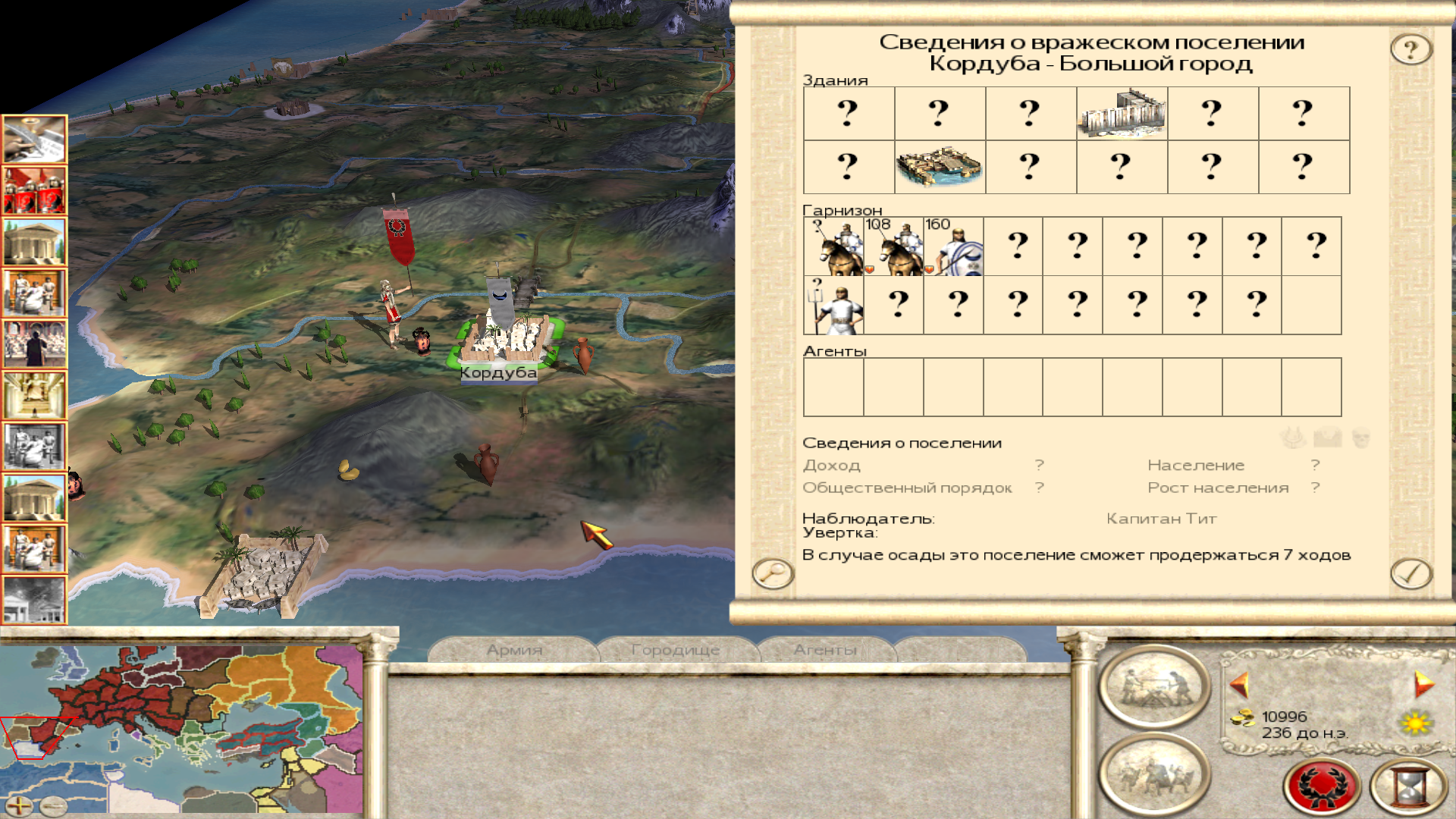The image size is (1456, 819).
Task: Select the pitchfork peasant garrison unit card
Action: click(x=833, y=306)
